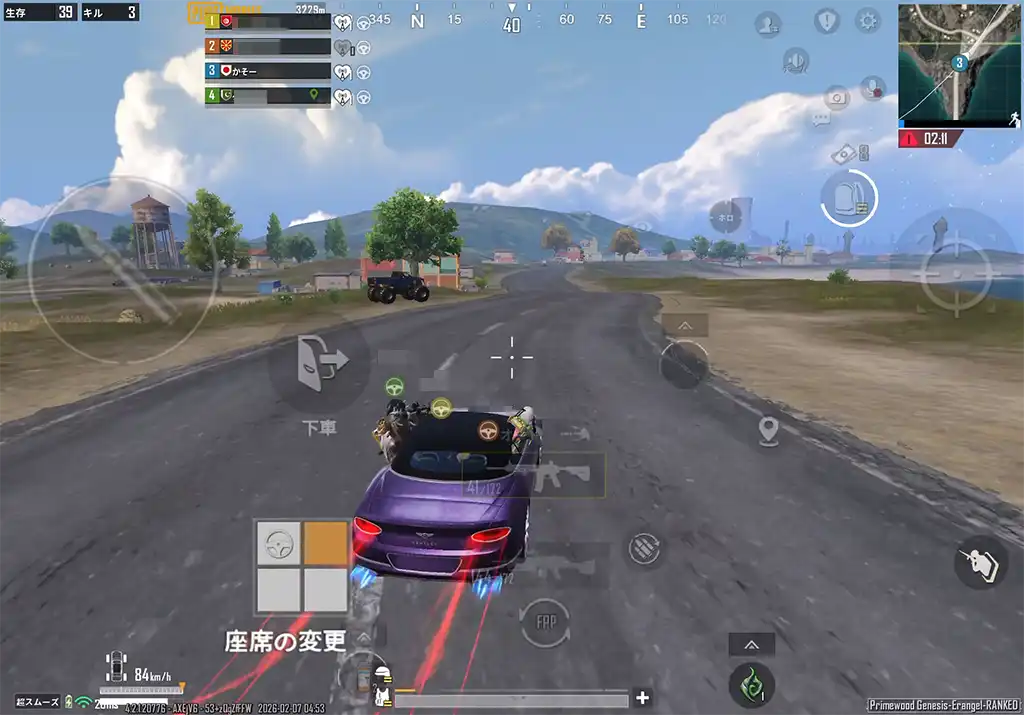Toggle the FPP camera view
This screenshot has height=715, width=1024.
coord(544,622)
